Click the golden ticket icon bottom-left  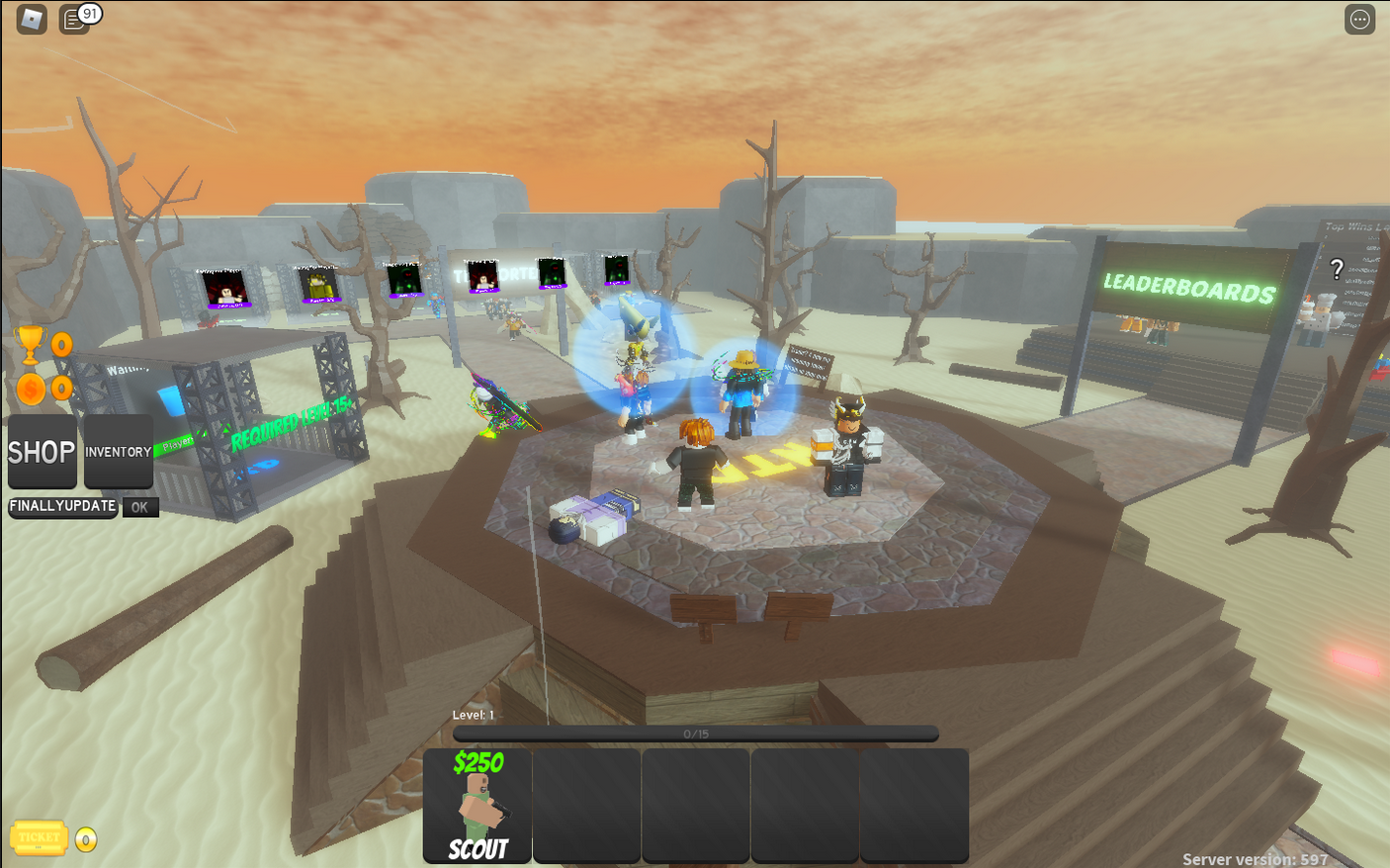click(x=37, y=837)
